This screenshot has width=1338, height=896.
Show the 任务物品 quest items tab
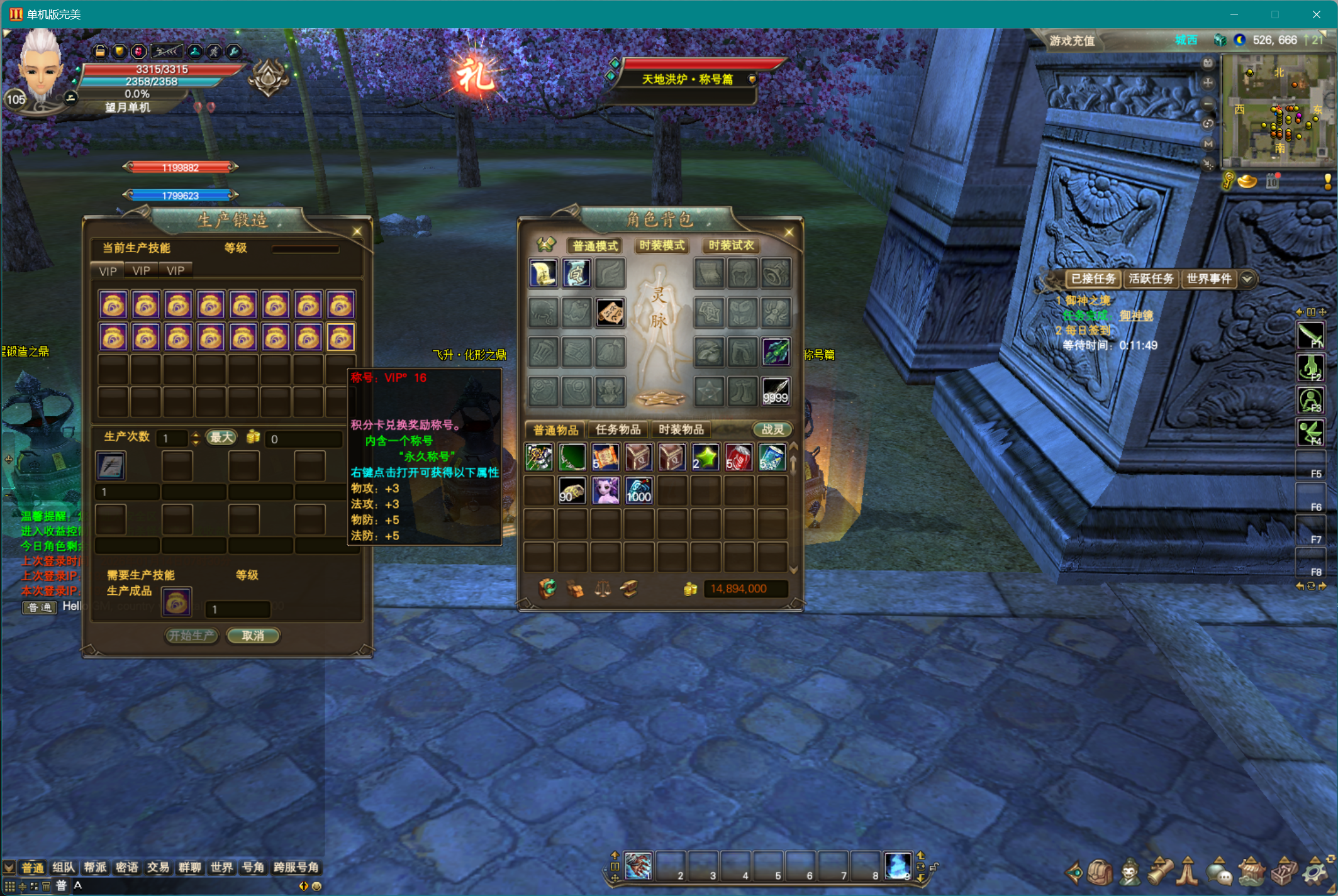(618, 429)
